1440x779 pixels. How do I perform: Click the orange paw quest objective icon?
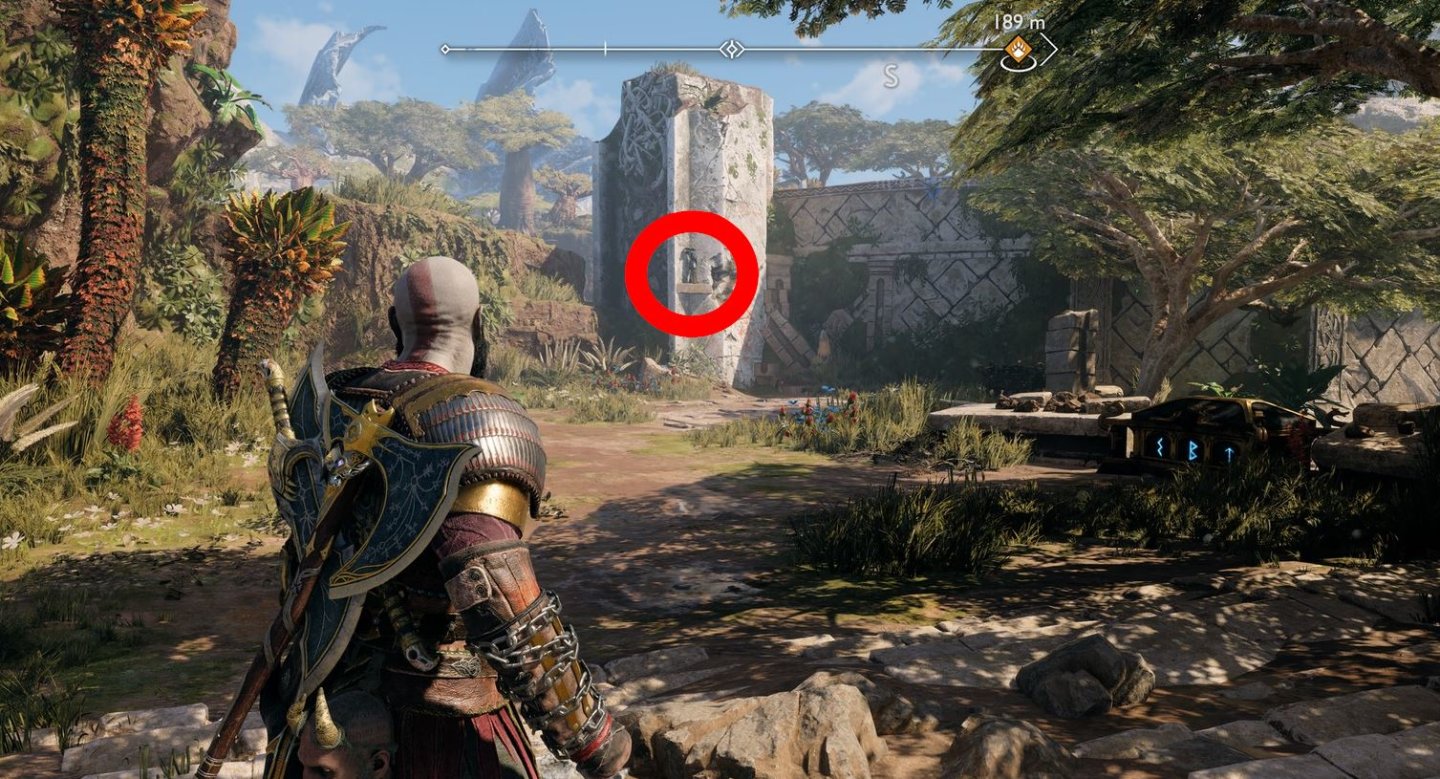point(1020,48)
